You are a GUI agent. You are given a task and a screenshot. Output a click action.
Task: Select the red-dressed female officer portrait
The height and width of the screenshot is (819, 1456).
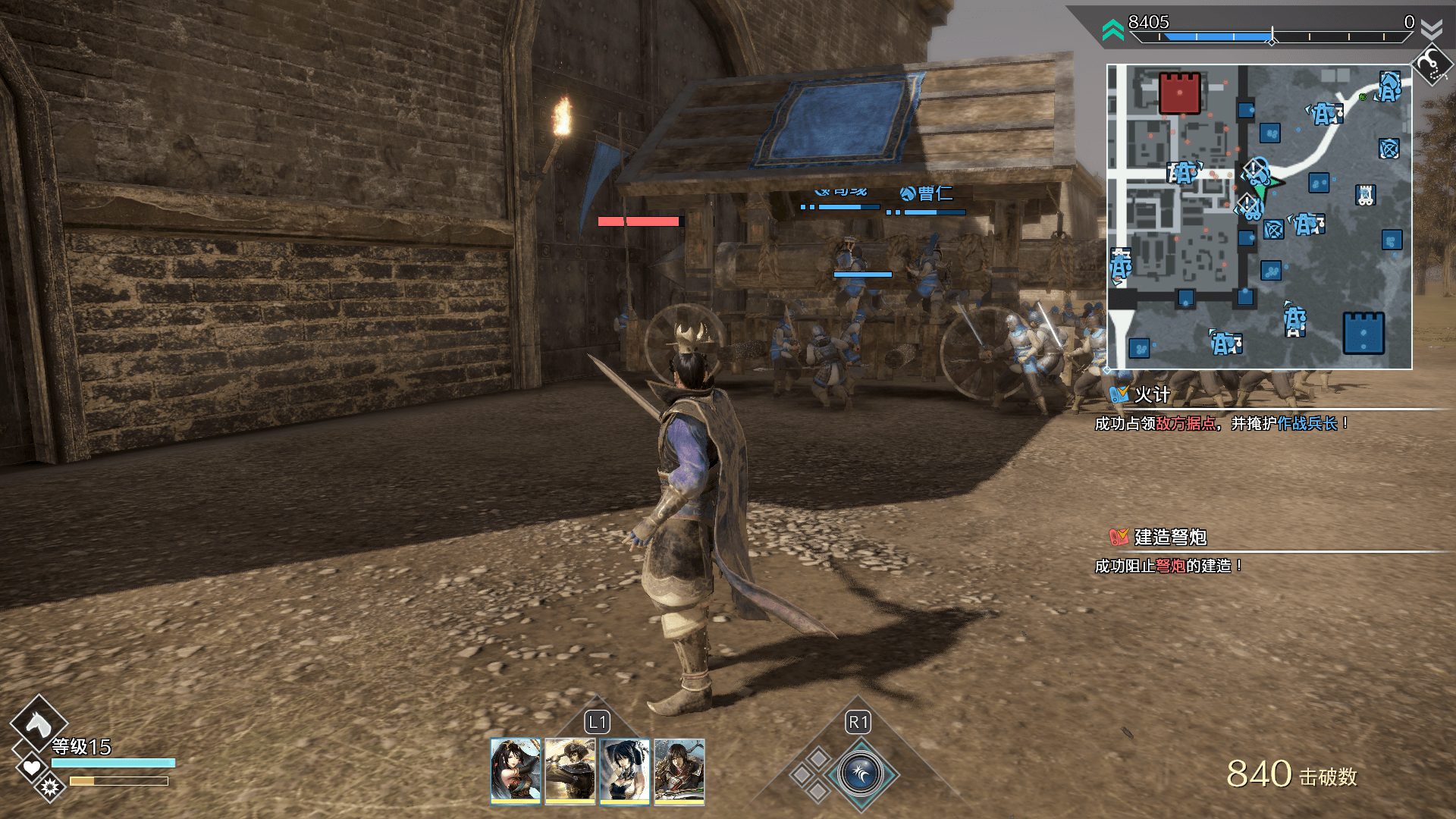click(516, 770)
